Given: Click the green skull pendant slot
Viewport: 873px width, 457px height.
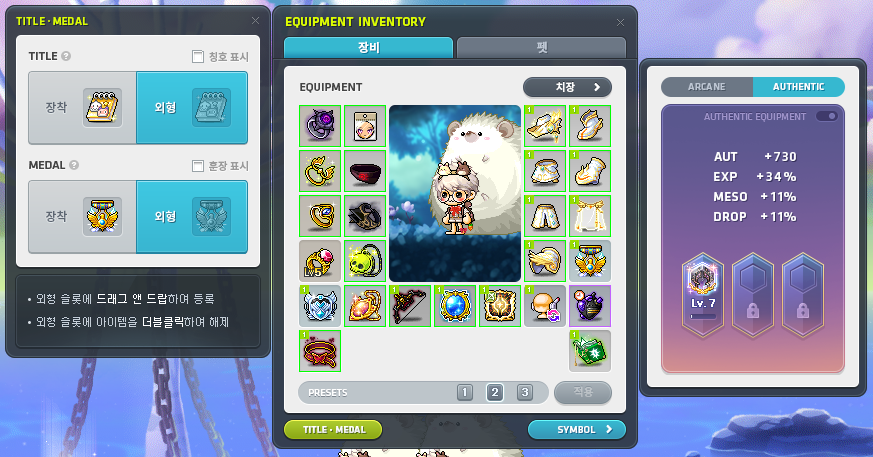Looking at the screenshot, I should [x=365, y=261].
